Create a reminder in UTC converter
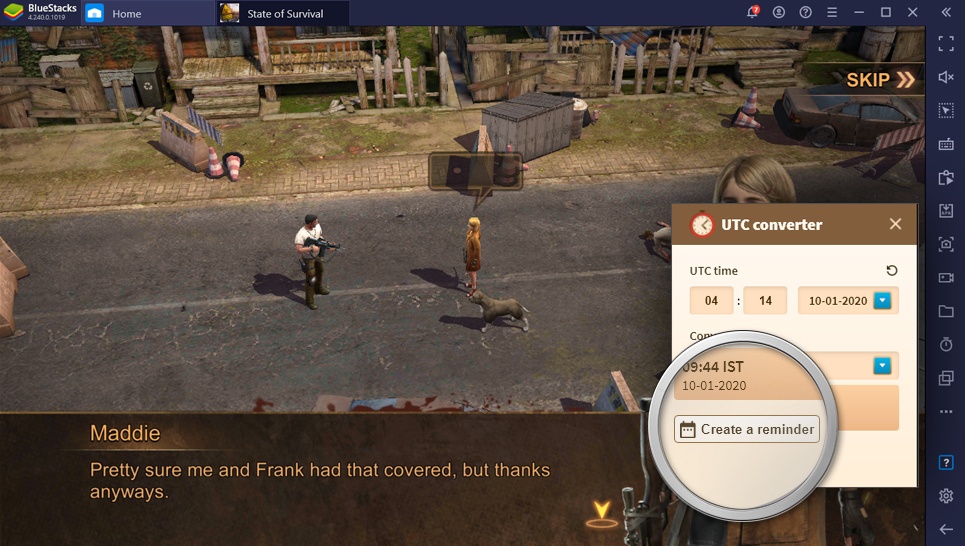 746,429
